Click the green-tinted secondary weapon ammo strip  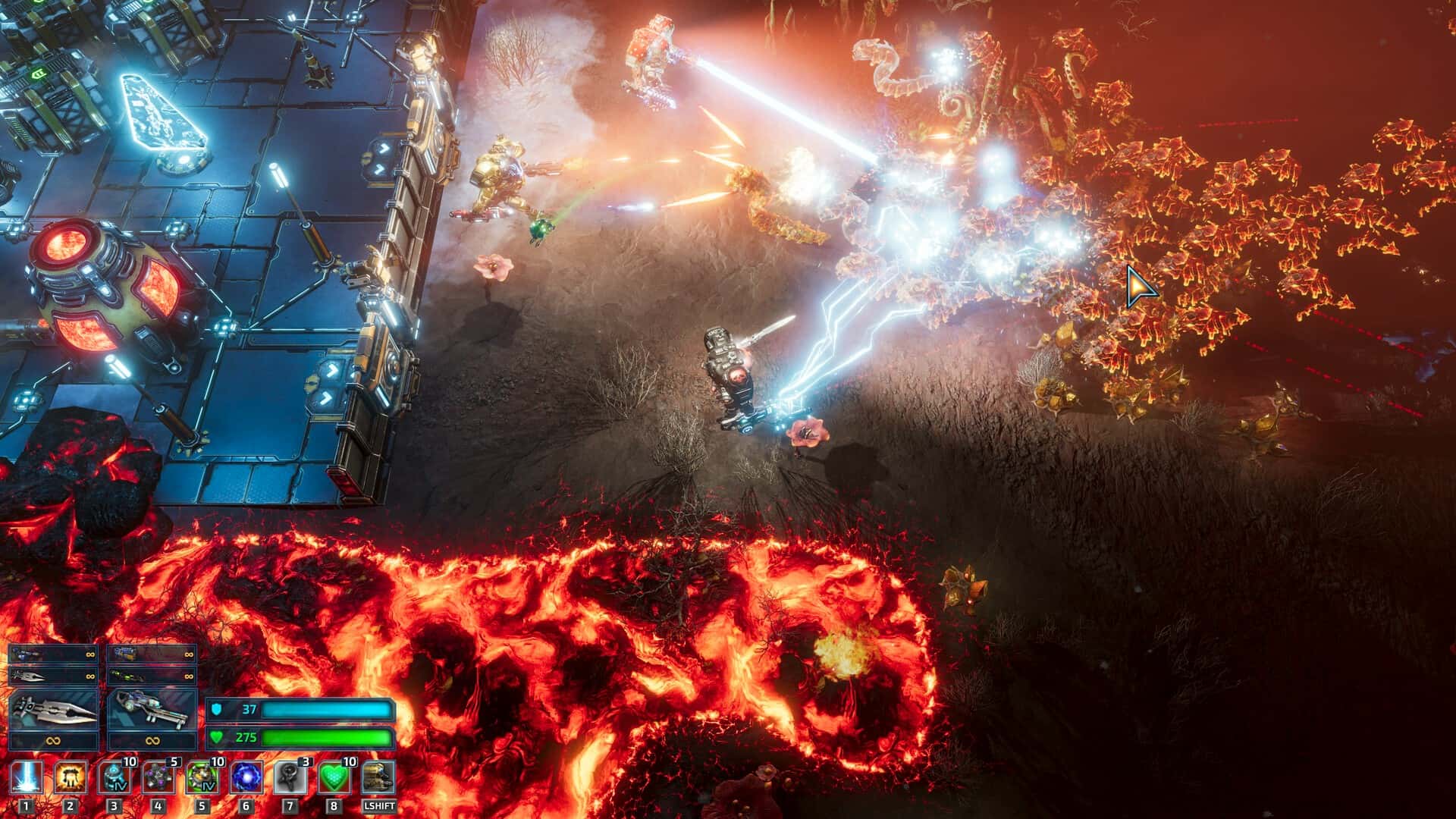point(153,676)
